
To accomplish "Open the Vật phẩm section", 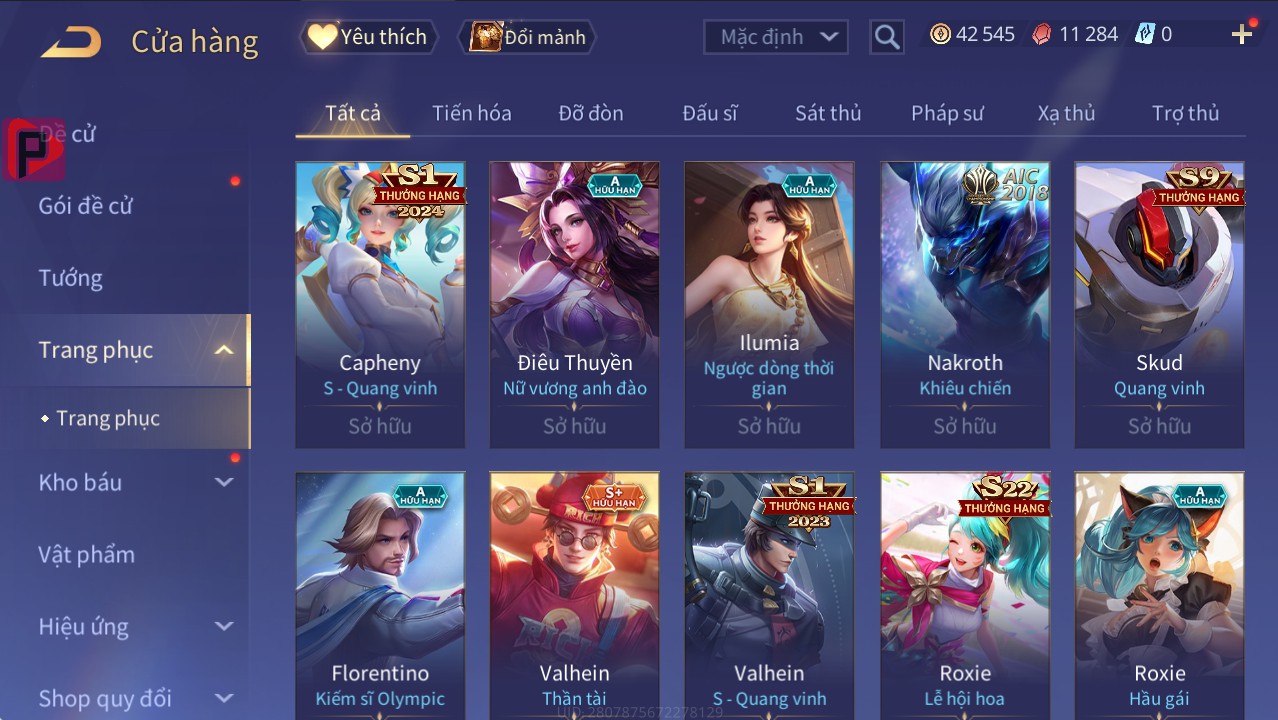I will point(87,554).
